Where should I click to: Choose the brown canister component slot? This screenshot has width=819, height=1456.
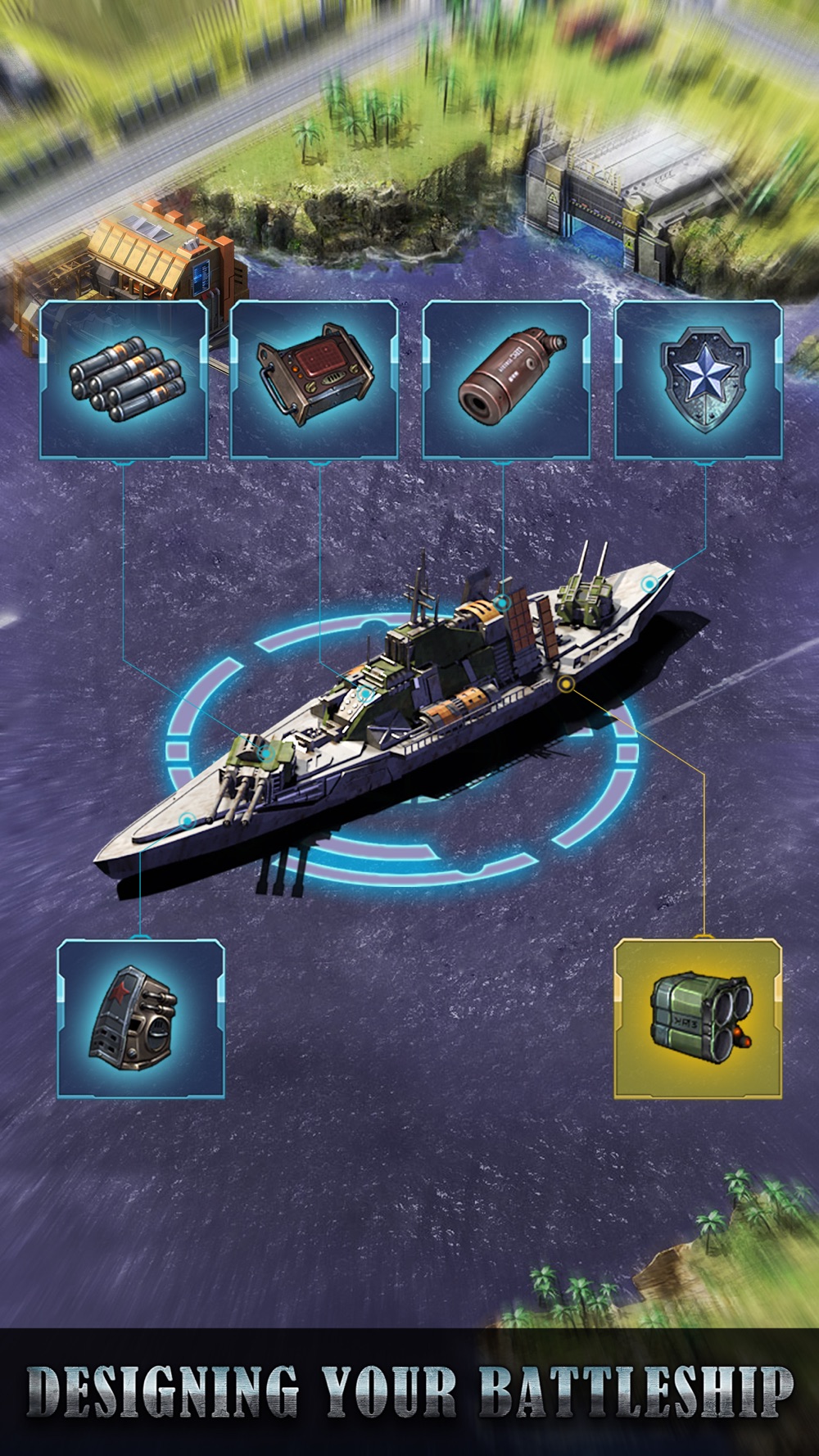pos(506,380)
